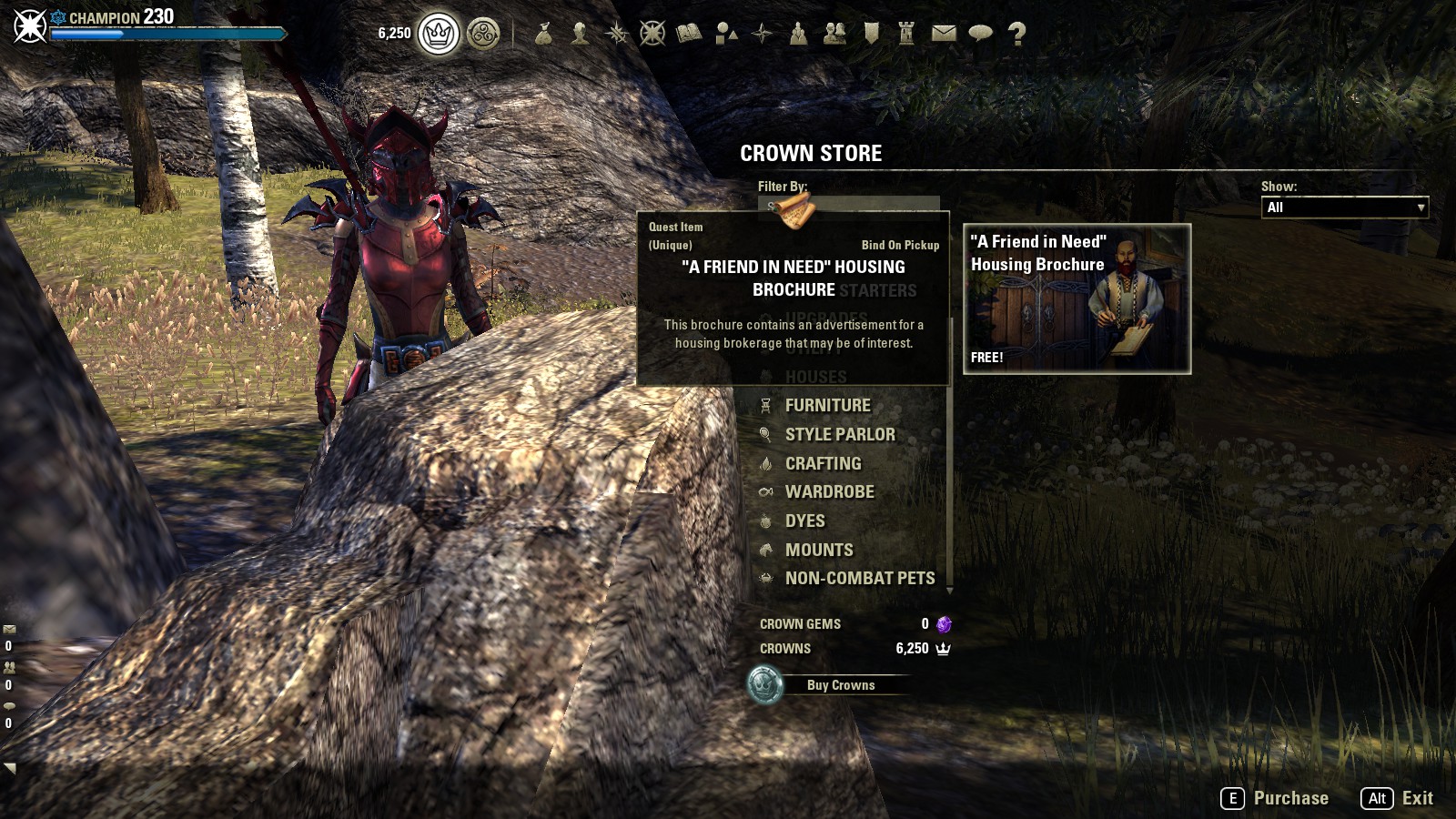Image resolution: width=1456 pixels, height=819 pixels.
Task: Open the map compass star icon
Action: coord(762,34)
